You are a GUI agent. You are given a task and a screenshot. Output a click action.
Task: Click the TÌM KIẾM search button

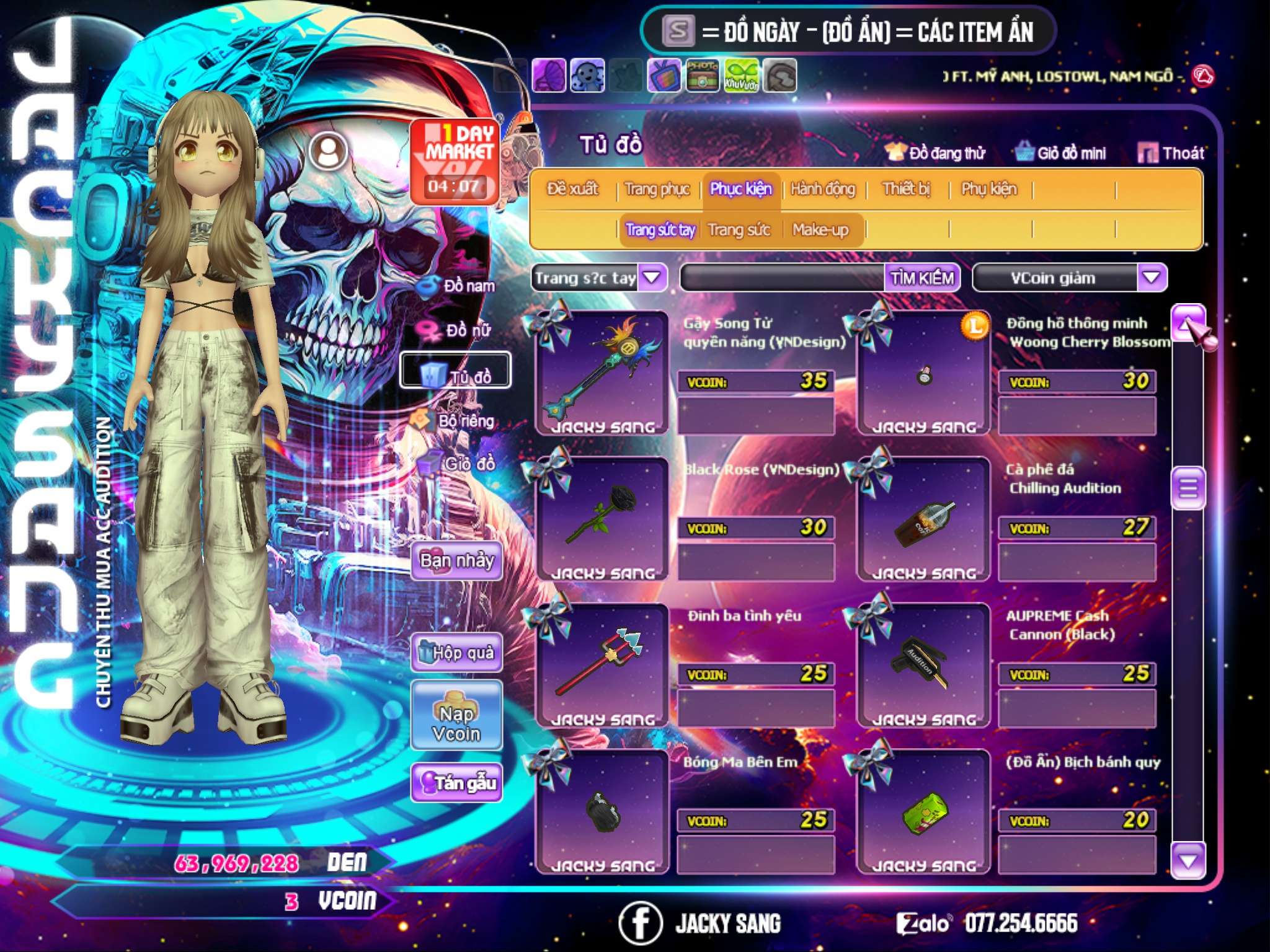(x=921, y=278)
